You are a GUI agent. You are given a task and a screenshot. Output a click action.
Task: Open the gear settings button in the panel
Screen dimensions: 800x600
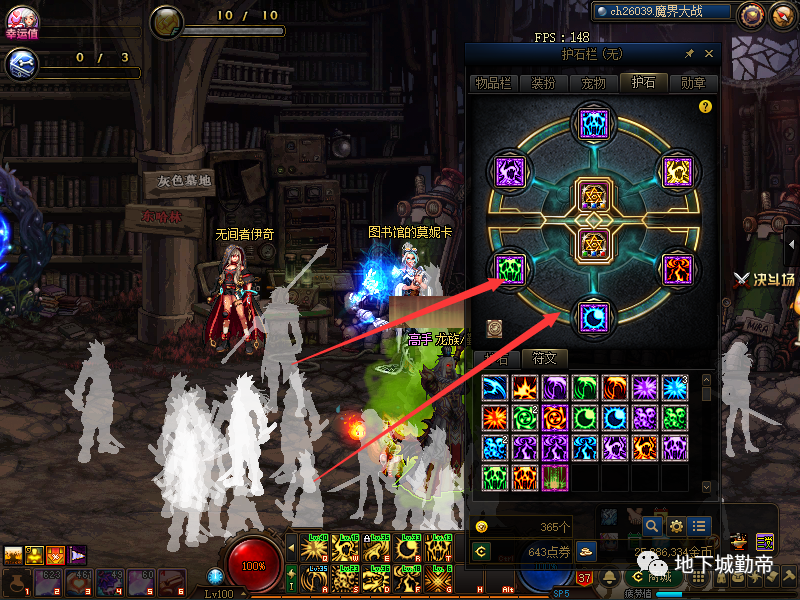point(676,526)
